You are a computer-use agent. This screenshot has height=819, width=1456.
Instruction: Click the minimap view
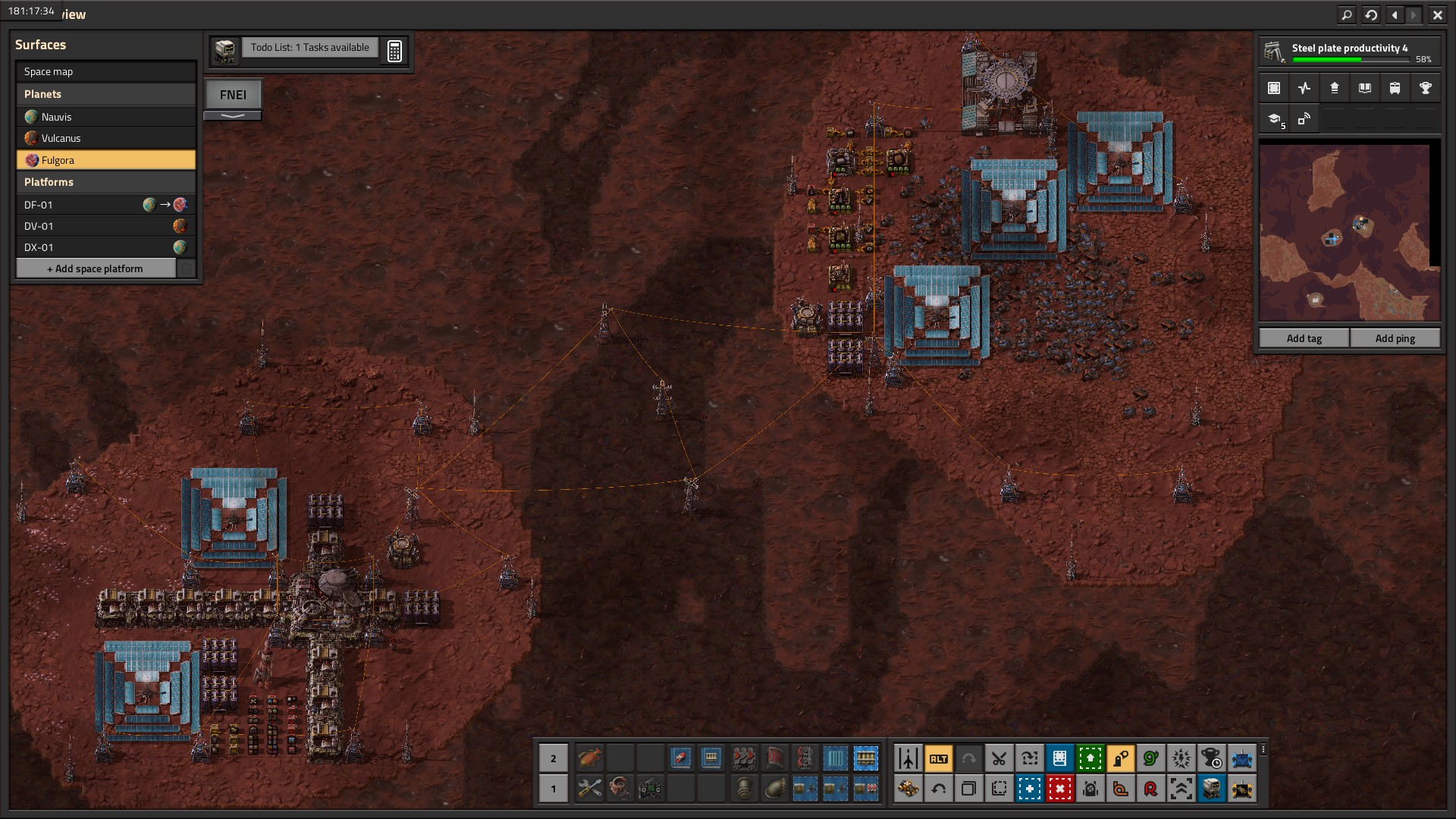click(1348, 233)
